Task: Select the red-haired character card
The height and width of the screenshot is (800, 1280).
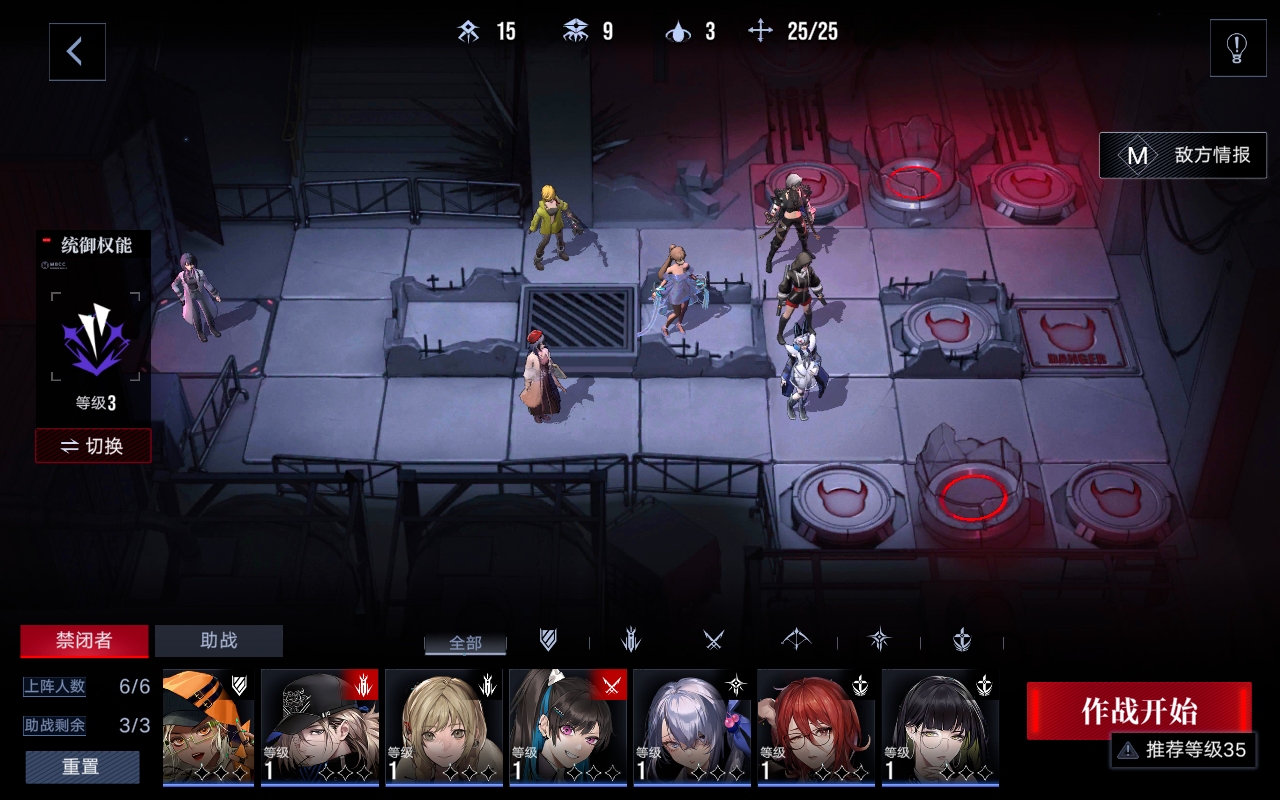Action: tap(816, 727)
